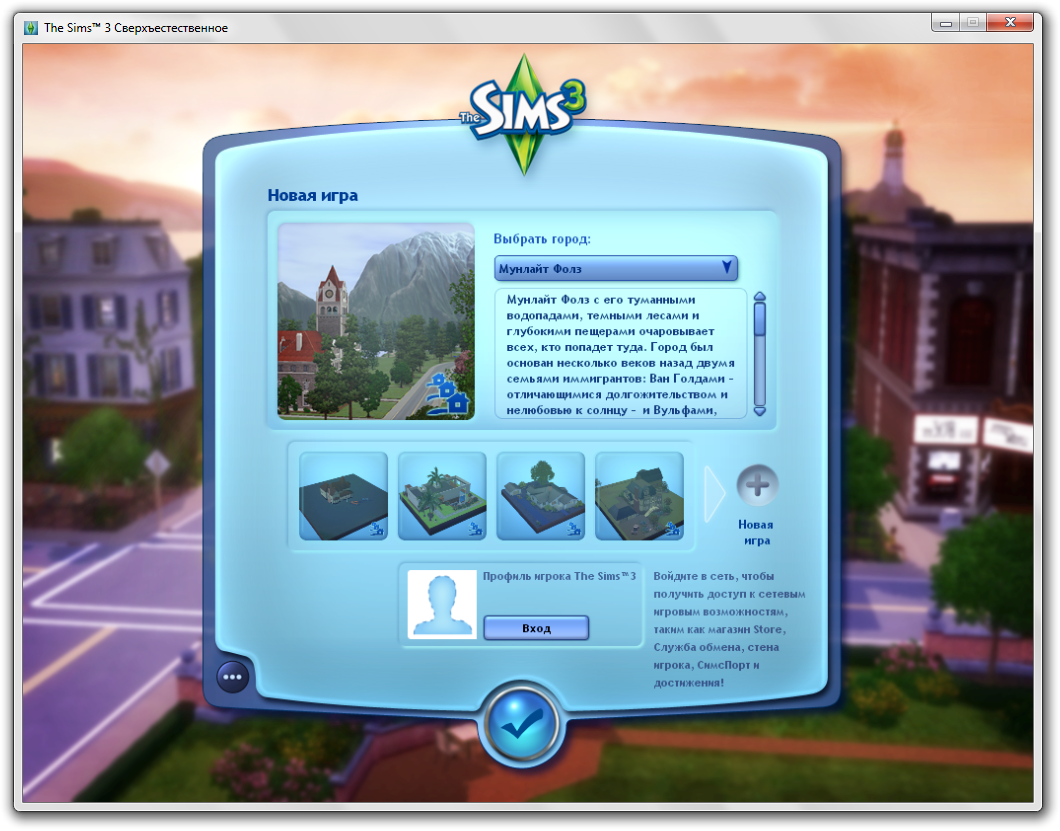Image resolution: width=1060 pixels, height=831 pixels.
Task: Minimize the game window
Action: [x=945, y=21]
